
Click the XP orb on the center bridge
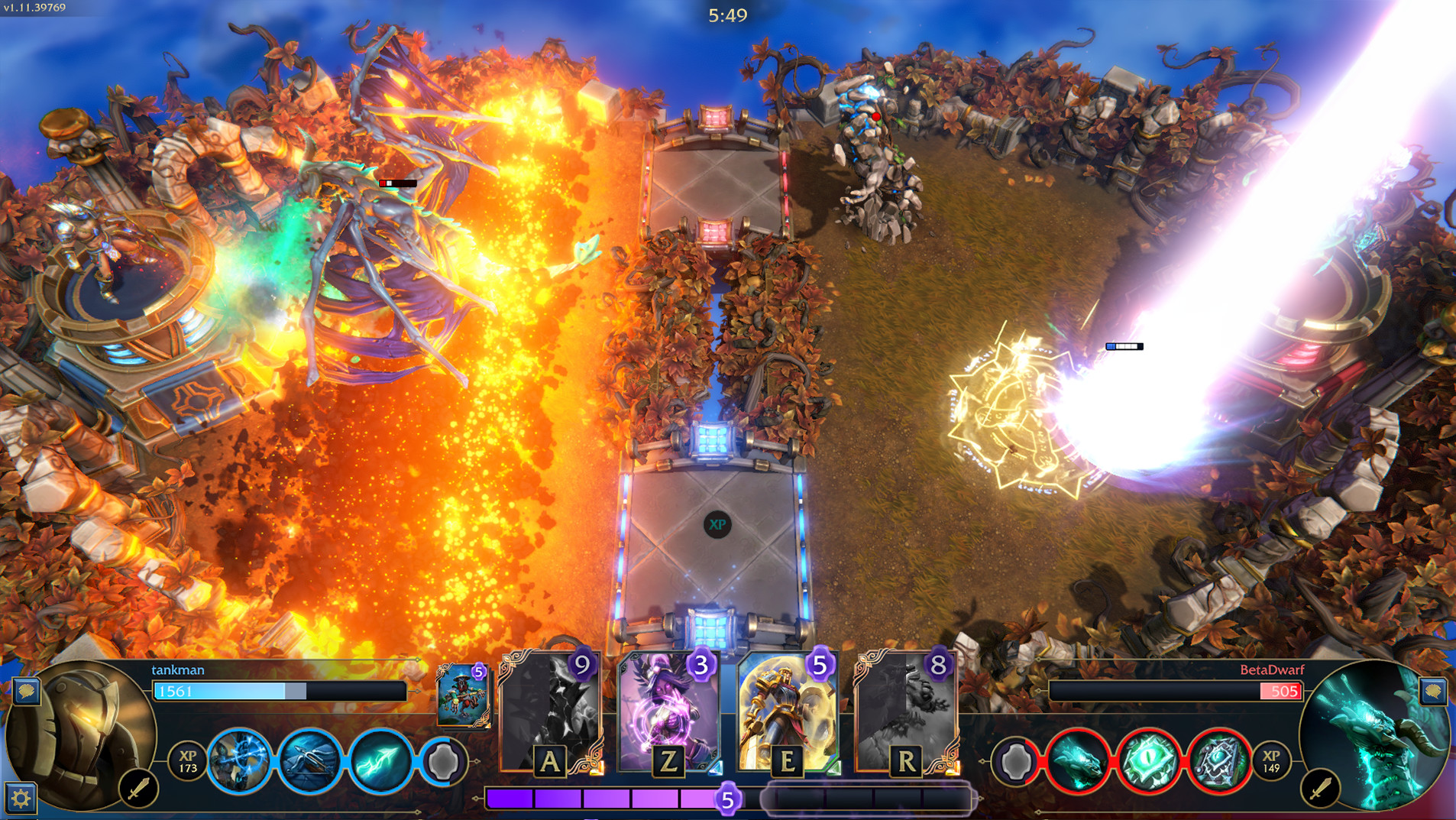click(717, 525)
